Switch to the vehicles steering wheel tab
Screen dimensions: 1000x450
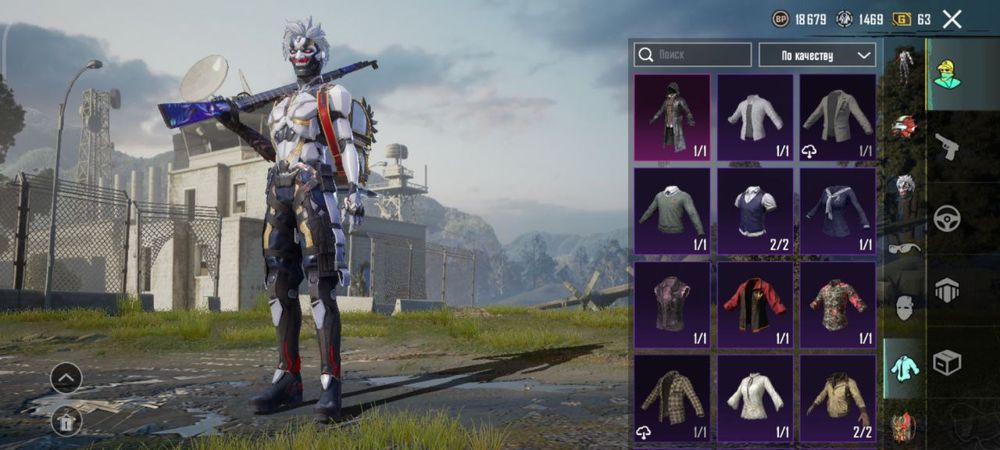coord(946,218)
